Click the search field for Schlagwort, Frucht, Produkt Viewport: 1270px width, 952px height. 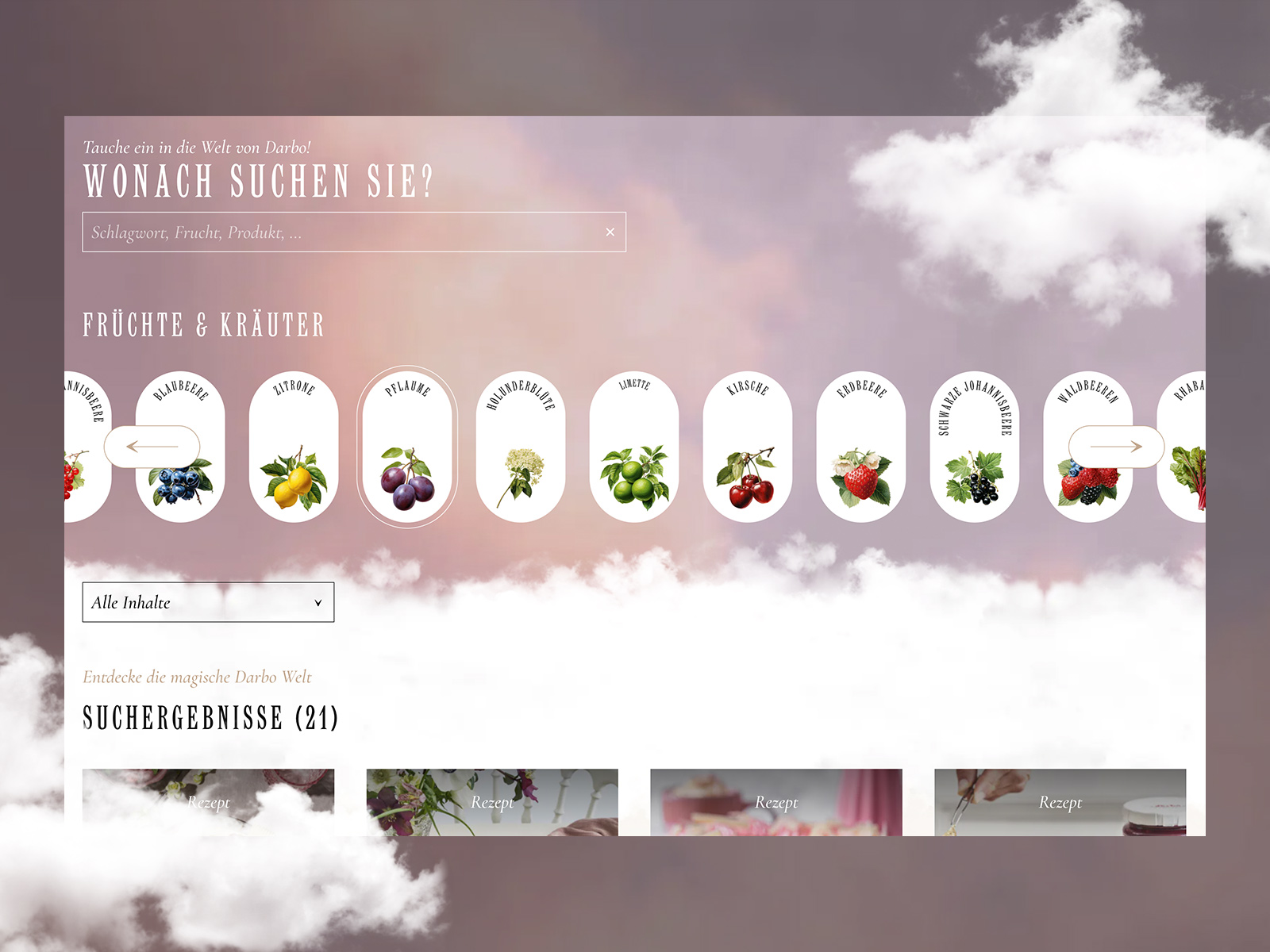pyautogui.click(x=341, y=232)
